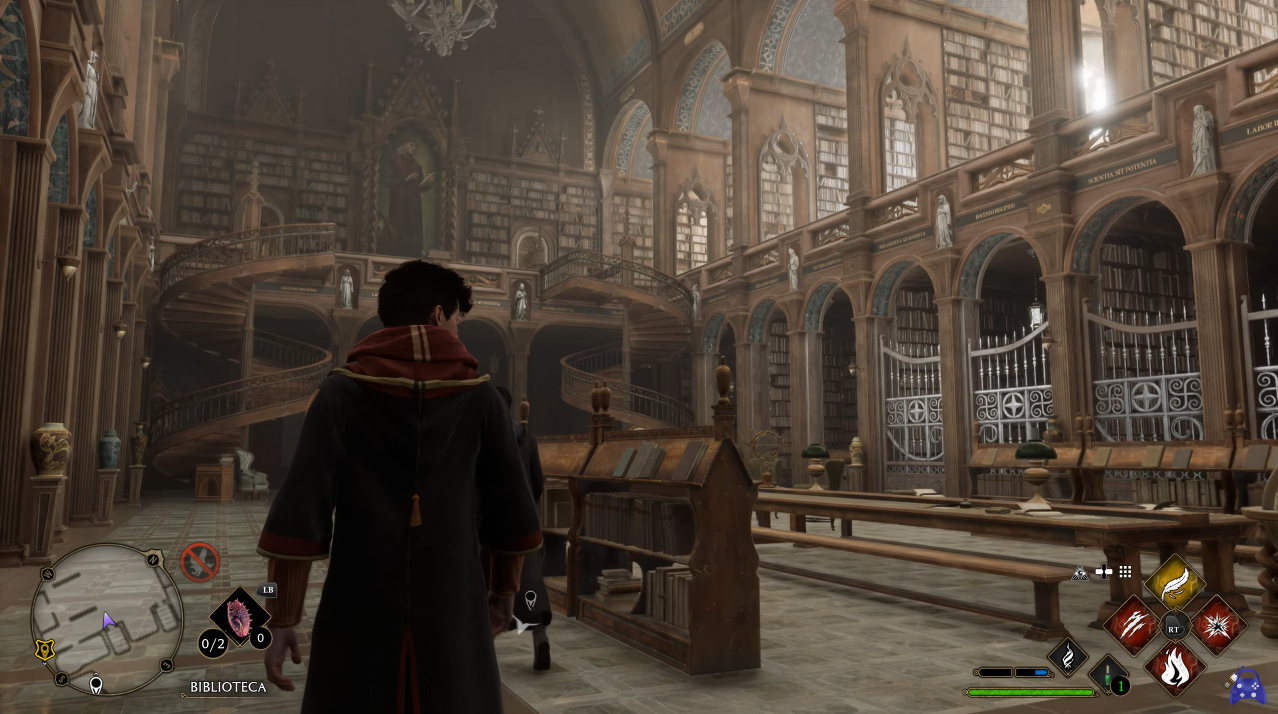Activate the red starburst explosion spell
Viewport: 1278px width, 714px height.
tap(1217, 625)
